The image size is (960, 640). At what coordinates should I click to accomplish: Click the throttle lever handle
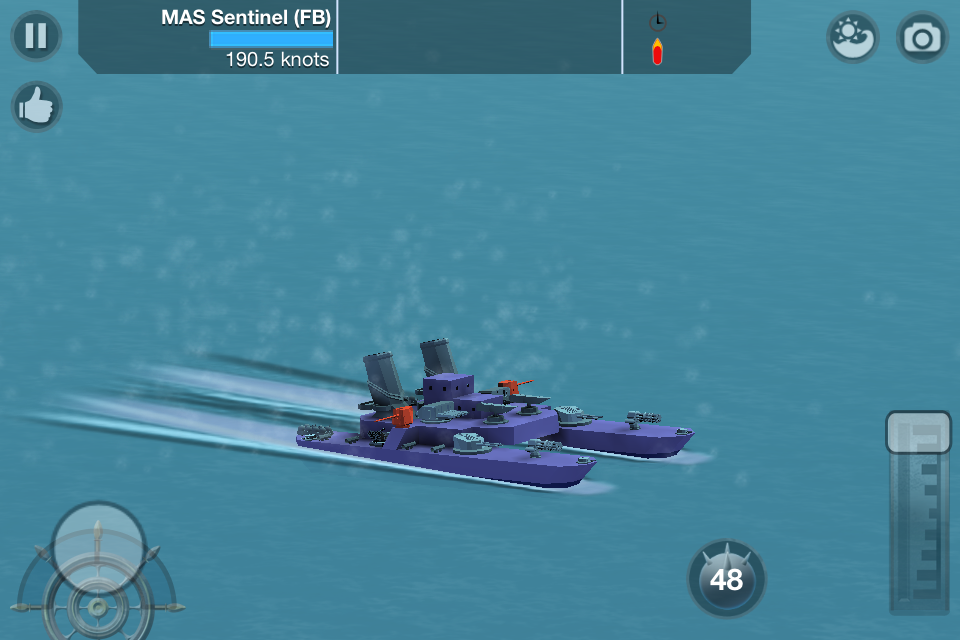pyautogui.click(x=918, y=432)
